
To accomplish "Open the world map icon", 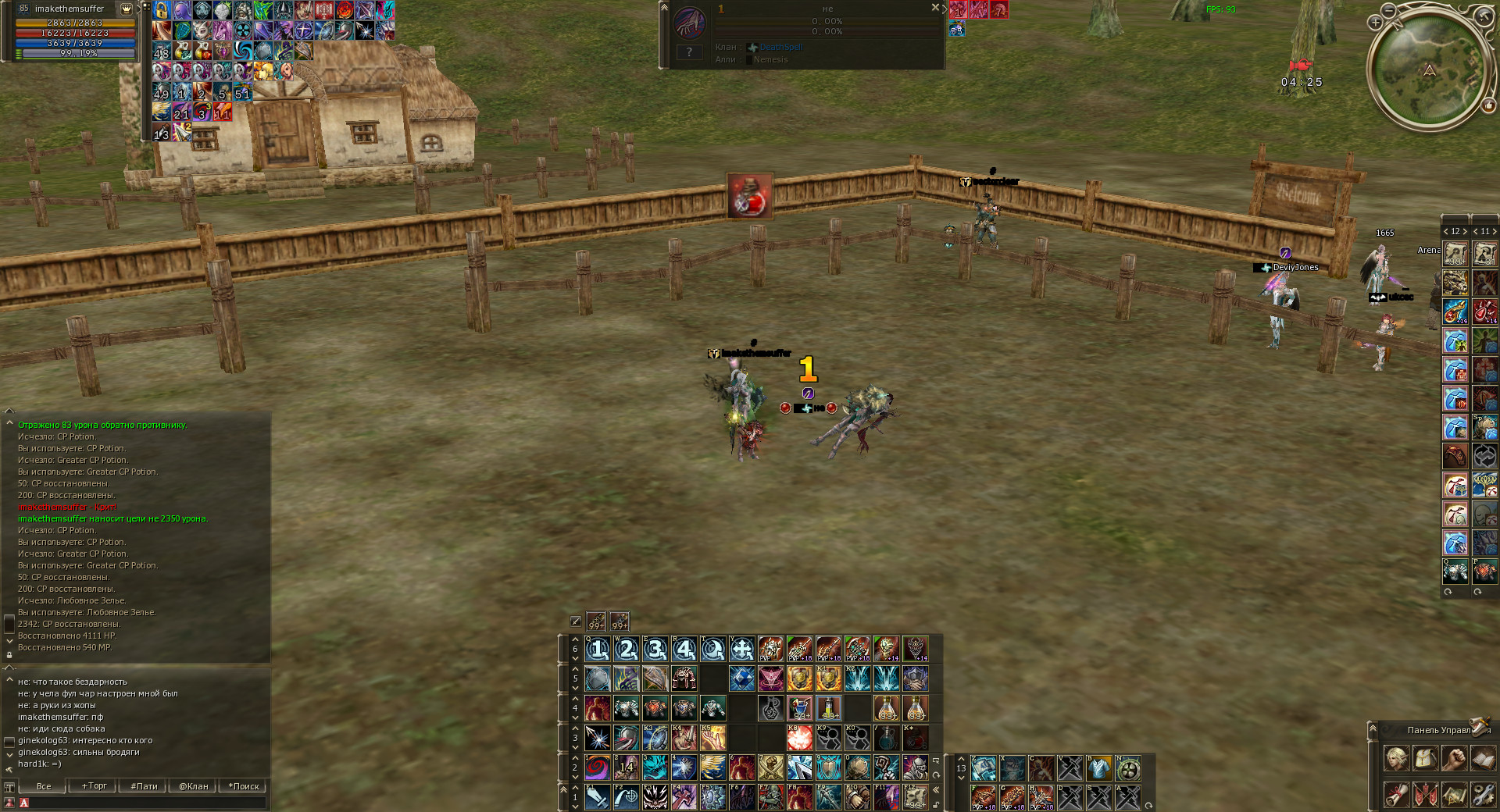I will click(x=1454, y=796).
